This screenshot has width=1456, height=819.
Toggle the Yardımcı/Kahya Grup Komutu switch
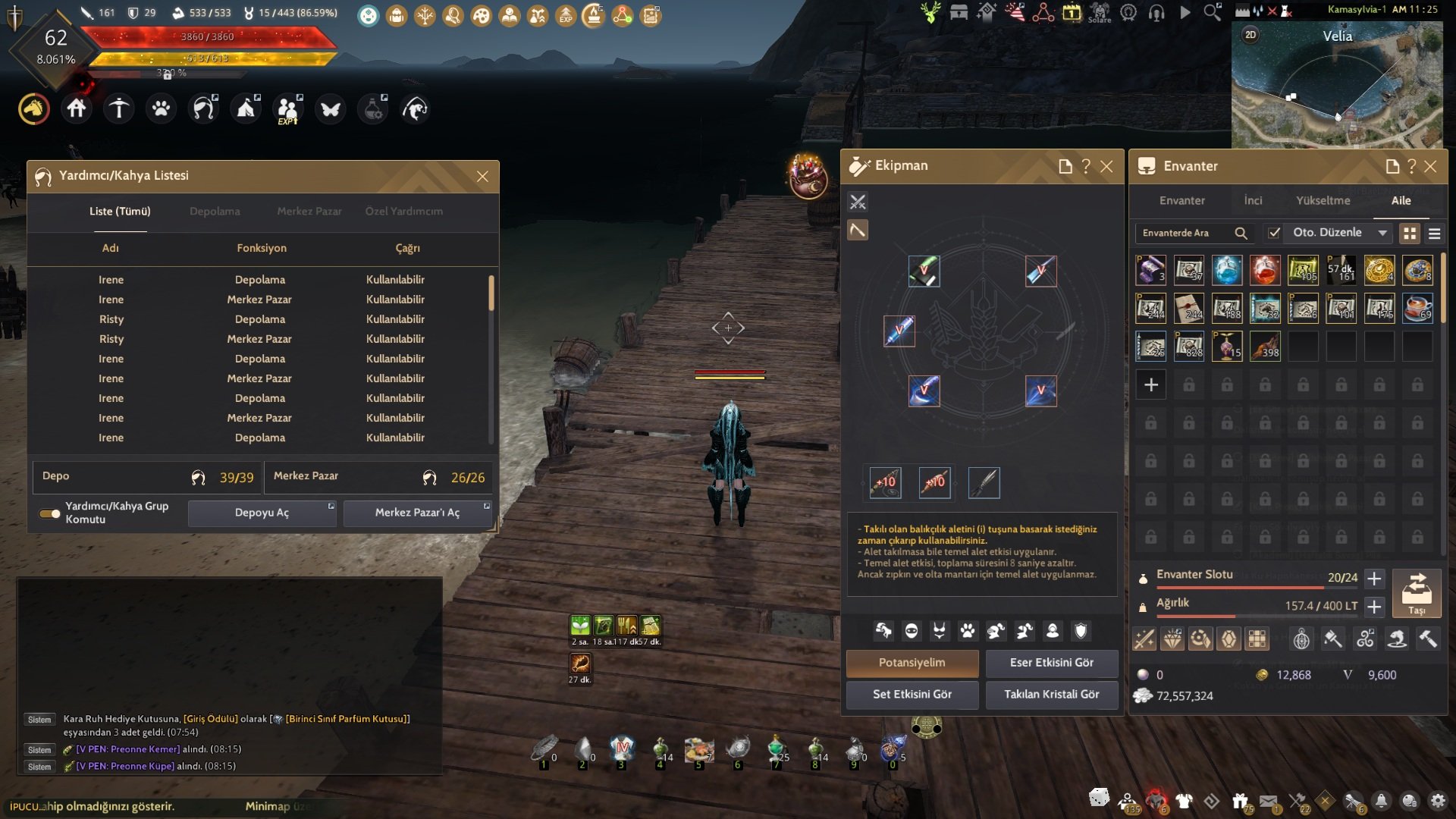point(50,513)
